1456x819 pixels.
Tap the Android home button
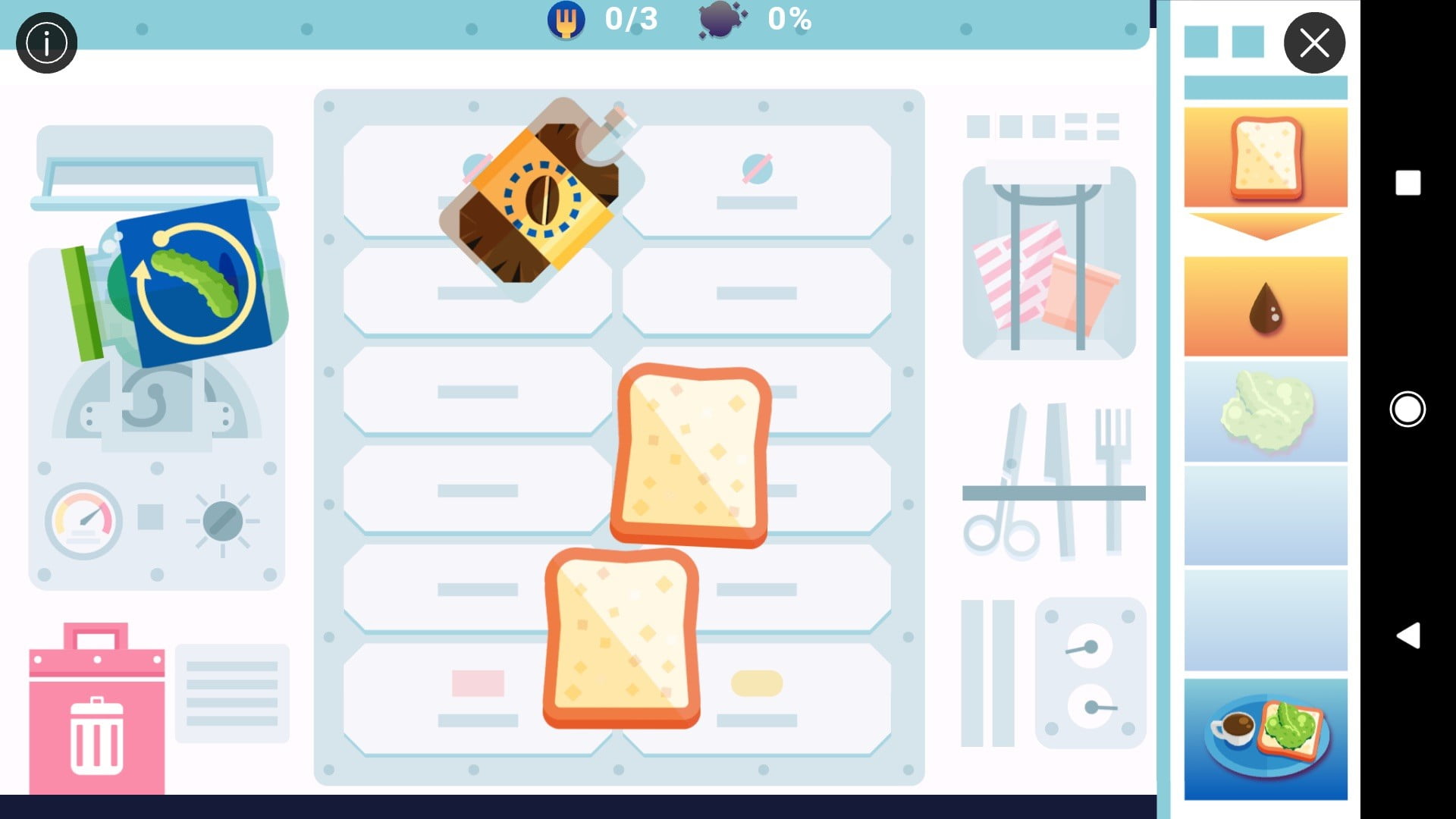point(1407,409)
